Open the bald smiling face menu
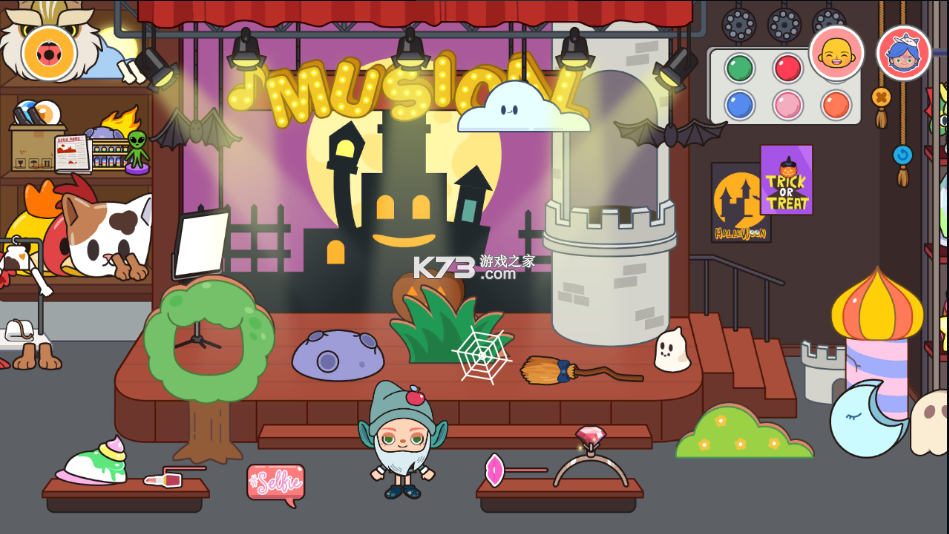 [x=836, y=52]
